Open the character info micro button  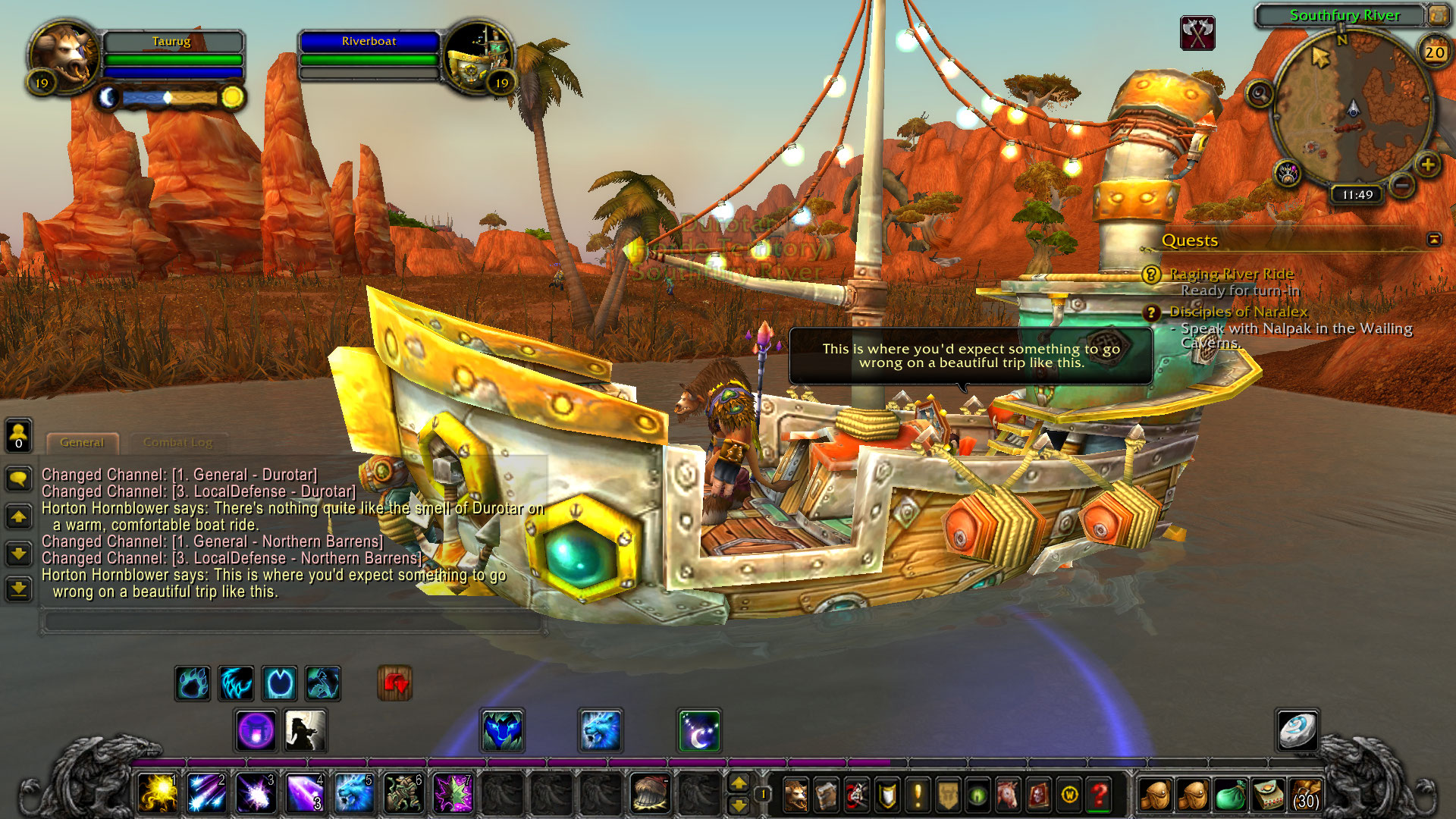[x=795, y=795]
